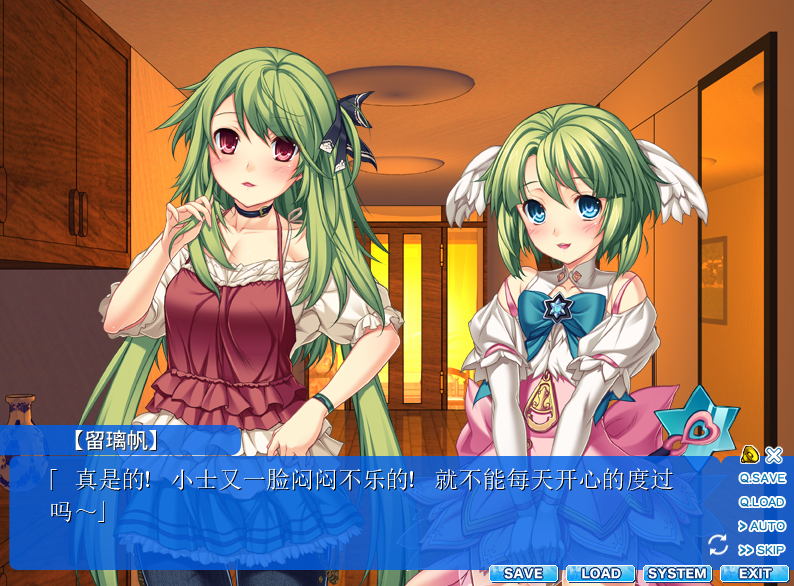Image resolution: width=794 pixels, height=586 pixels.
Task: Click the EXIT button
Action: click(755, 574)
